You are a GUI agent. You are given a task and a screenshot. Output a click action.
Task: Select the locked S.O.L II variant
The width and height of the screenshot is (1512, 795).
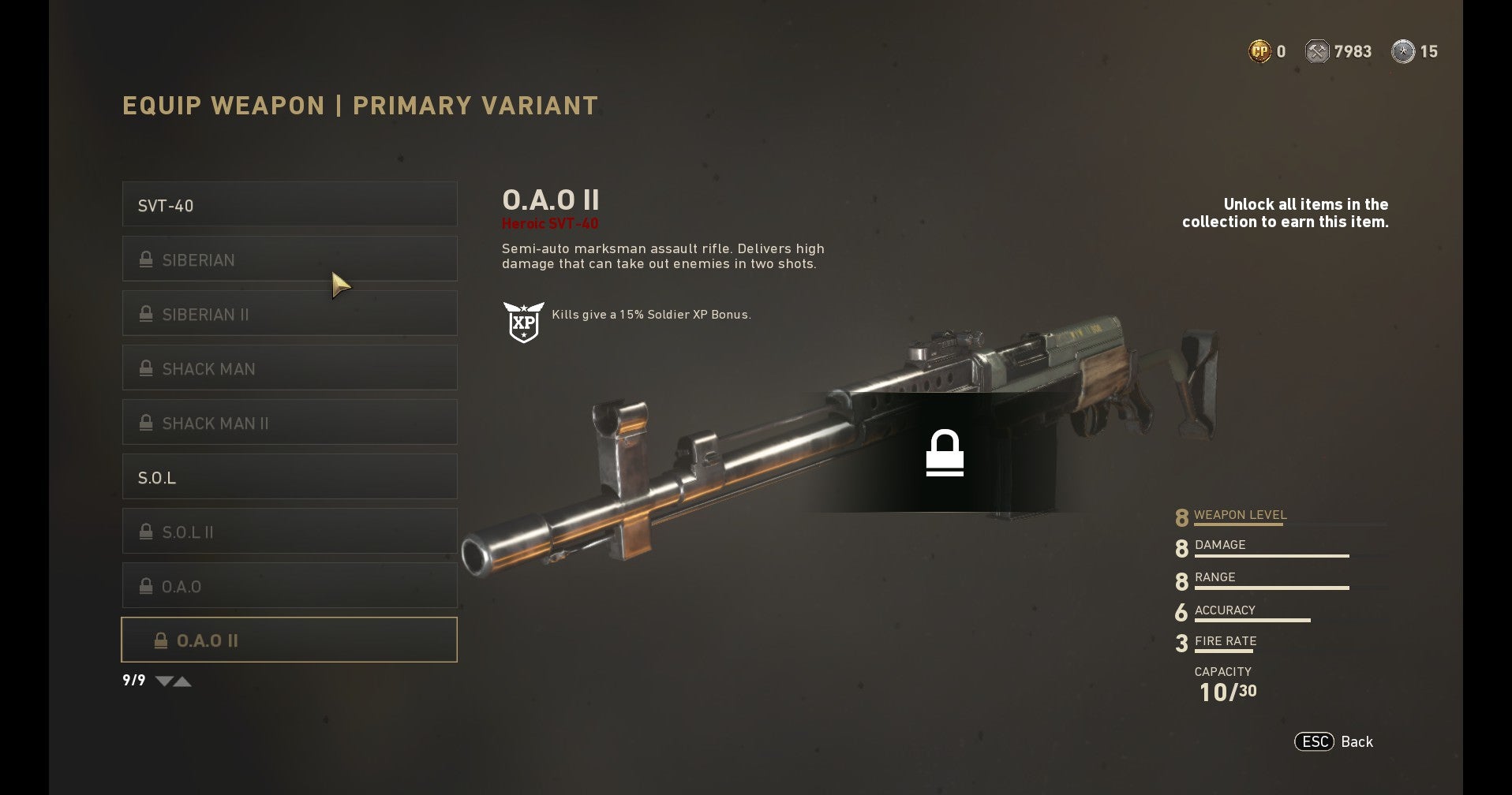(289, 531)
